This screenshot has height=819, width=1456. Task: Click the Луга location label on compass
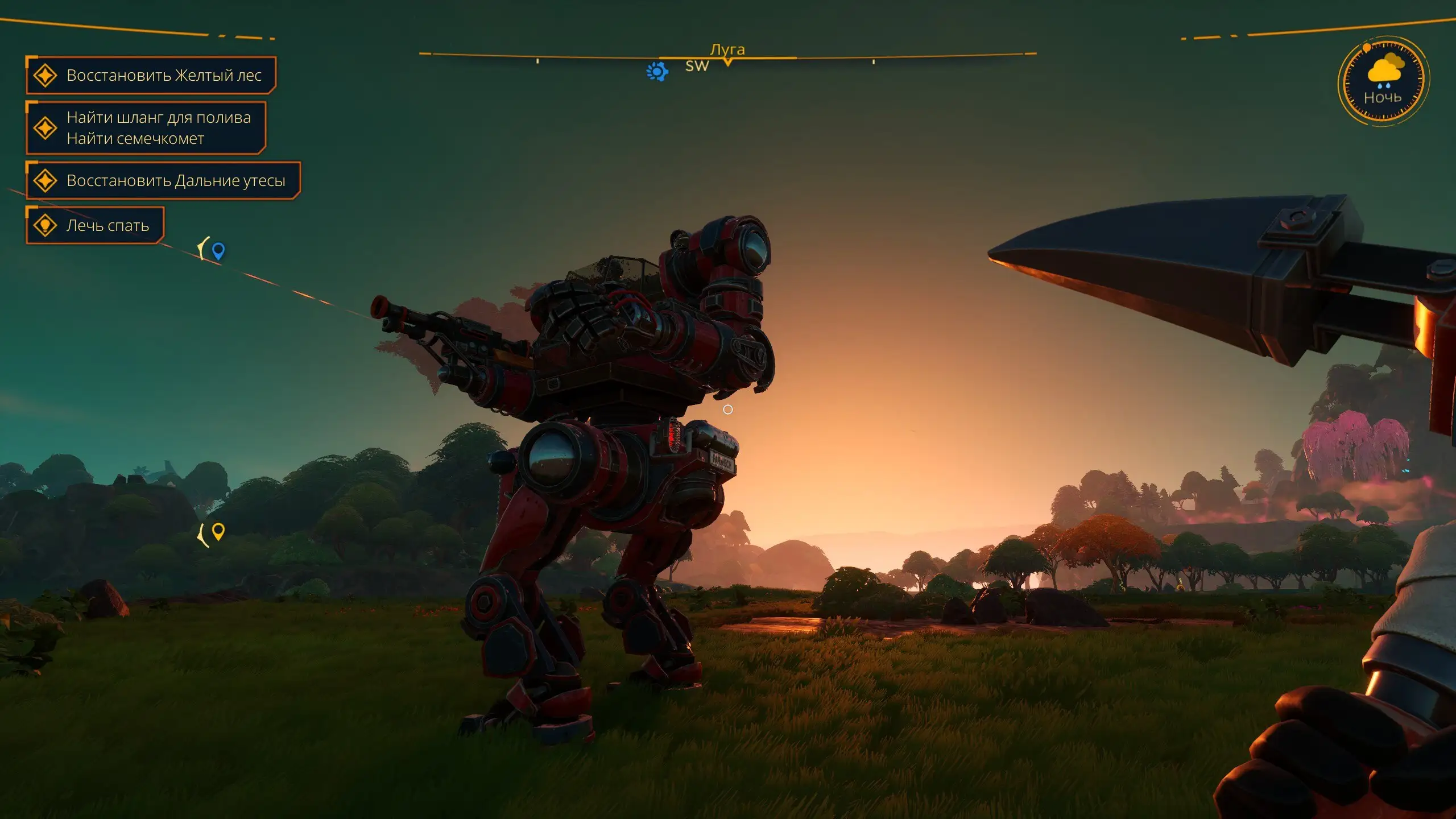tap(727, 49)
